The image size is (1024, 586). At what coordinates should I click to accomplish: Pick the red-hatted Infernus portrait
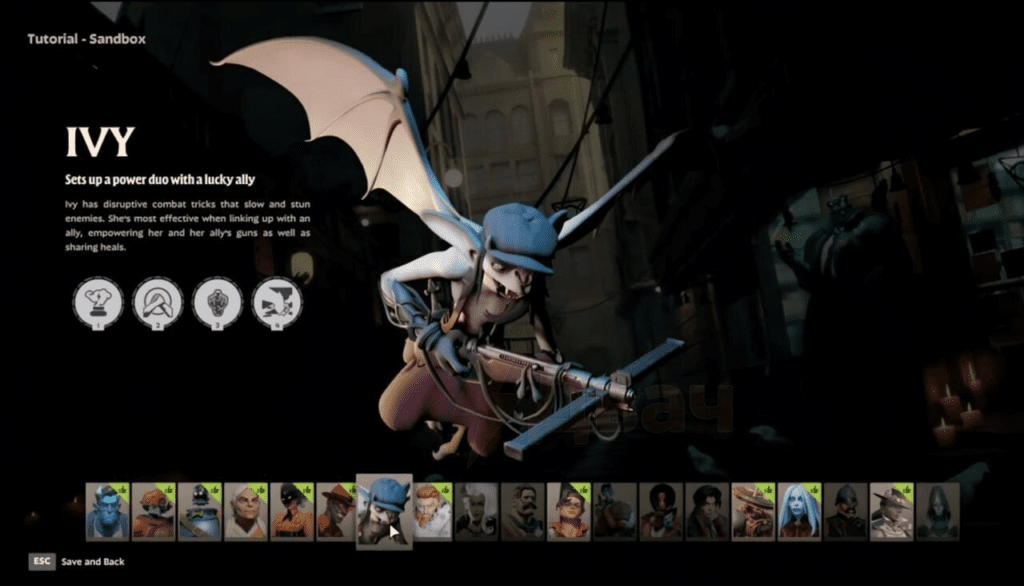click(337, 511)
